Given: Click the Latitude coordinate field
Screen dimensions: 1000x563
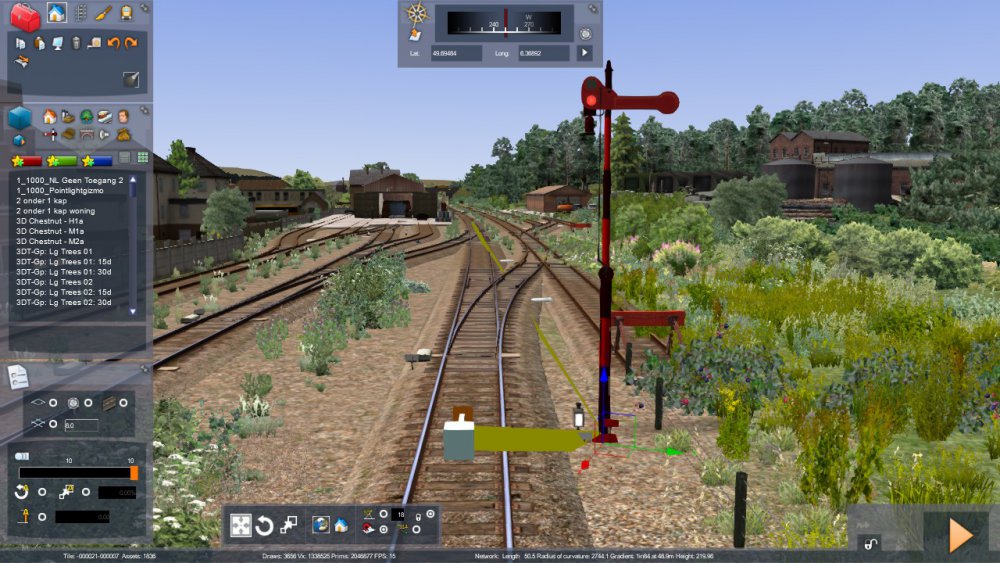Looking at the screenshot, I should 456,53.
